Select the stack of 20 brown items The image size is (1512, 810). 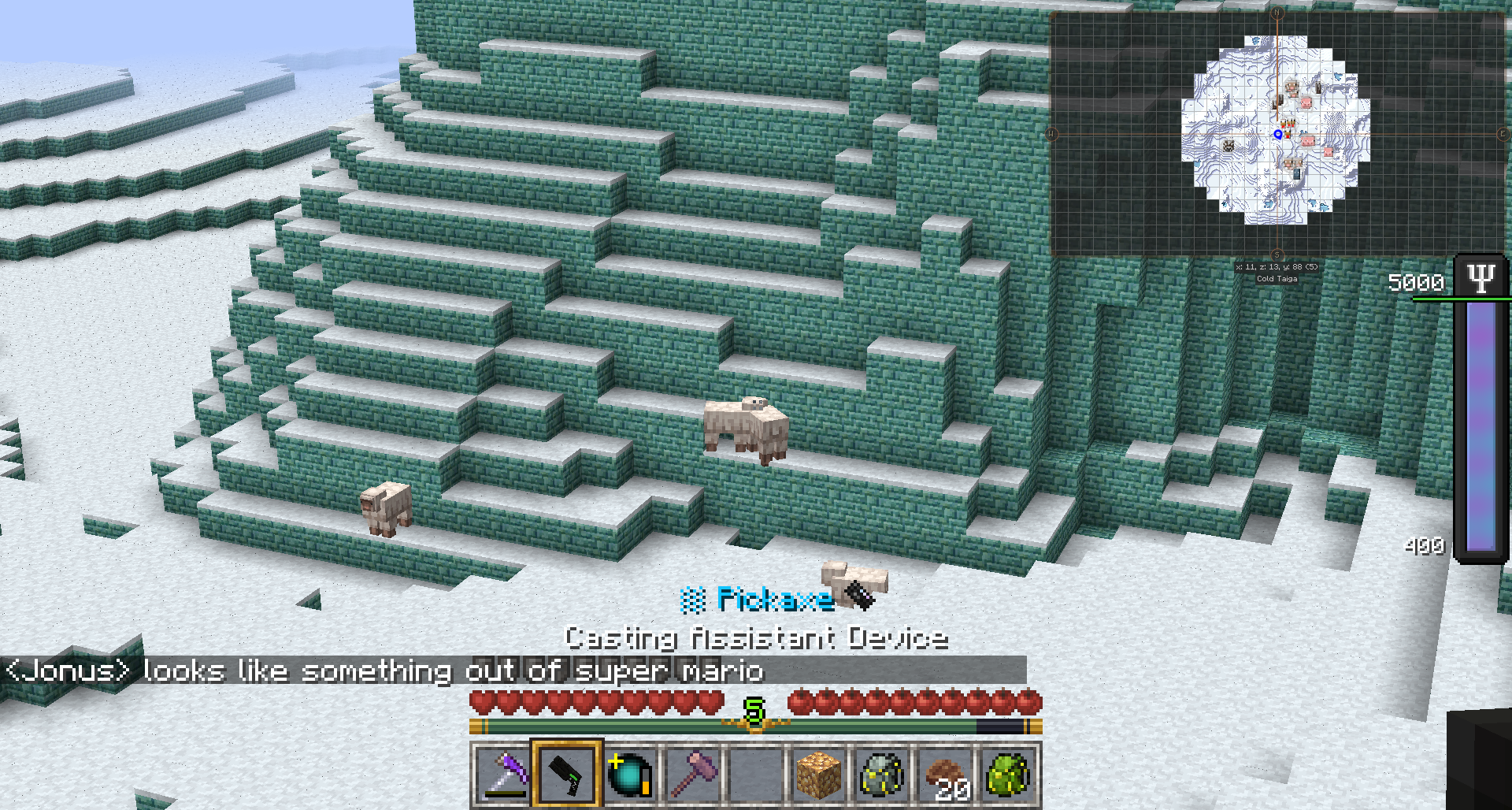(945, 775)
